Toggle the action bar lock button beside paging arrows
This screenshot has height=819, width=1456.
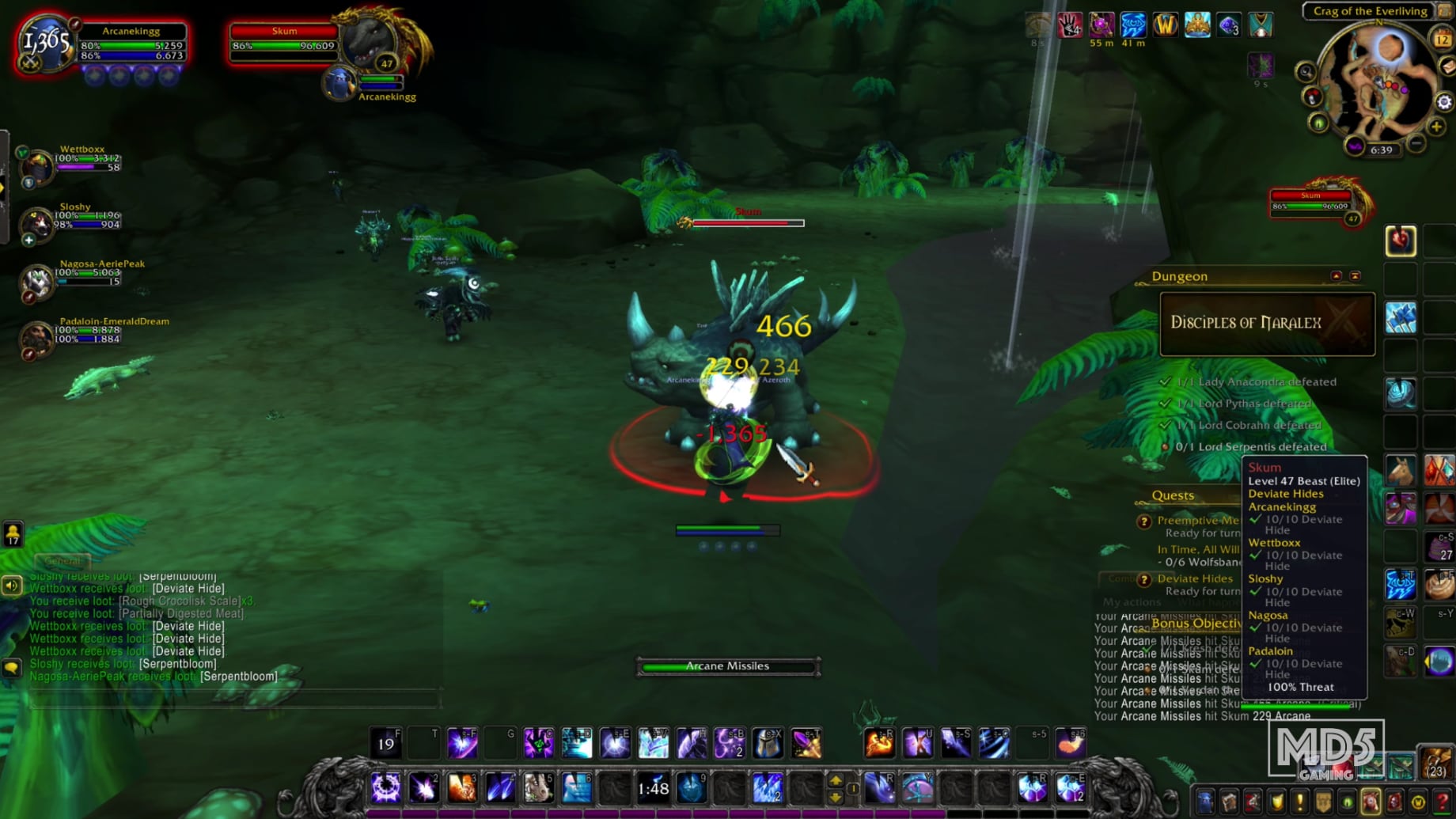(853, 789)
